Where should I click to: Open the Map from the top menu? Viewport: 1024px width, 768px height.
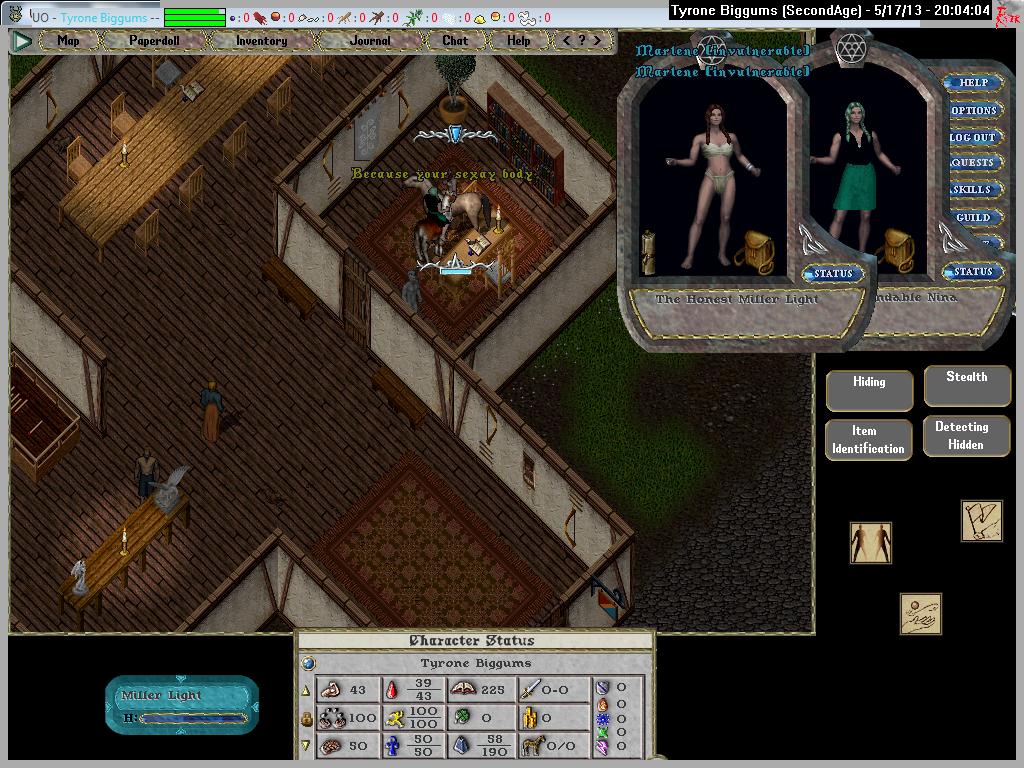click(68, 41)
